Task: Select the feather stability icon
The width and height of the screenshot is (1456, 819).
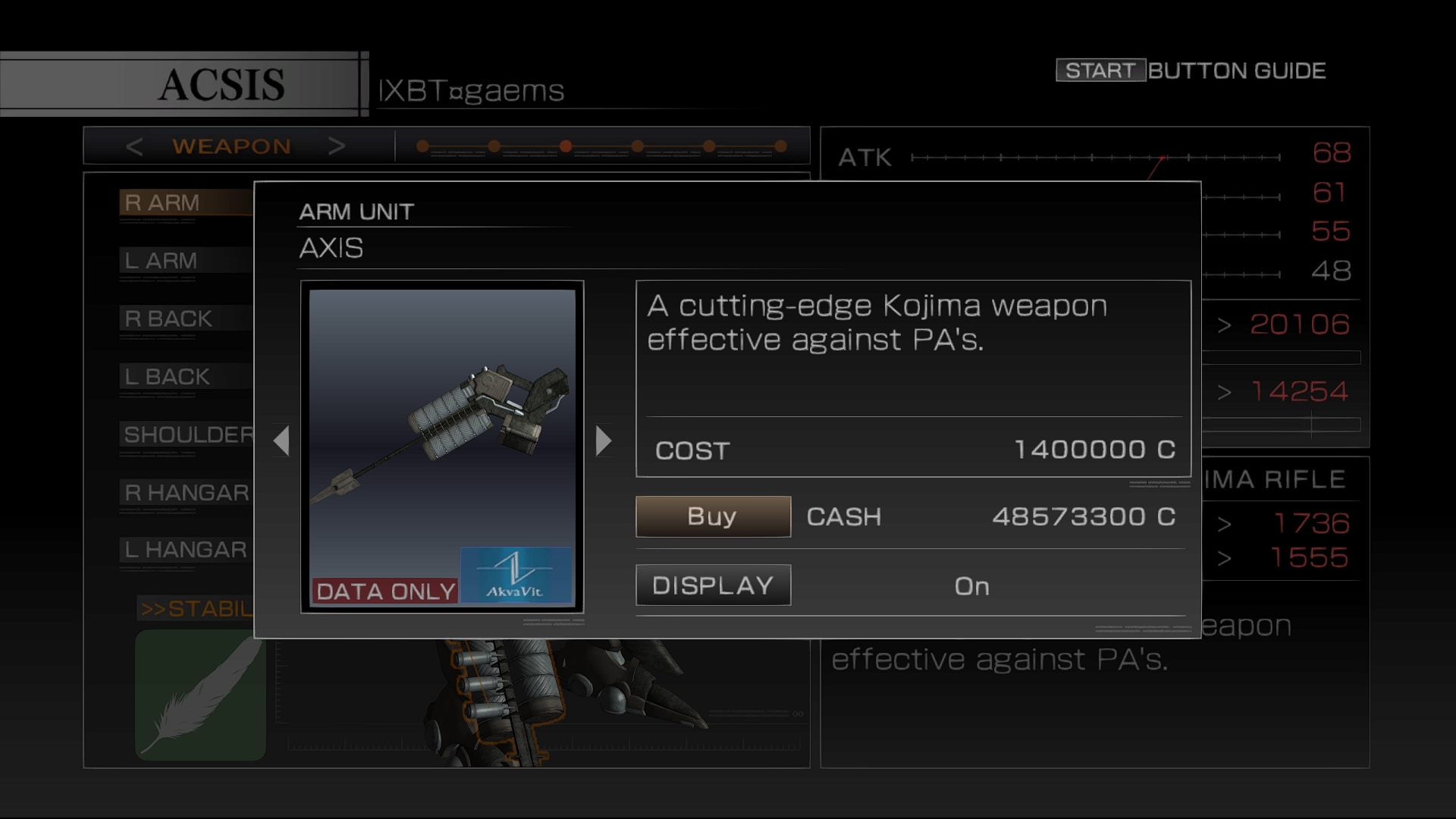Action: click(200, 695)
